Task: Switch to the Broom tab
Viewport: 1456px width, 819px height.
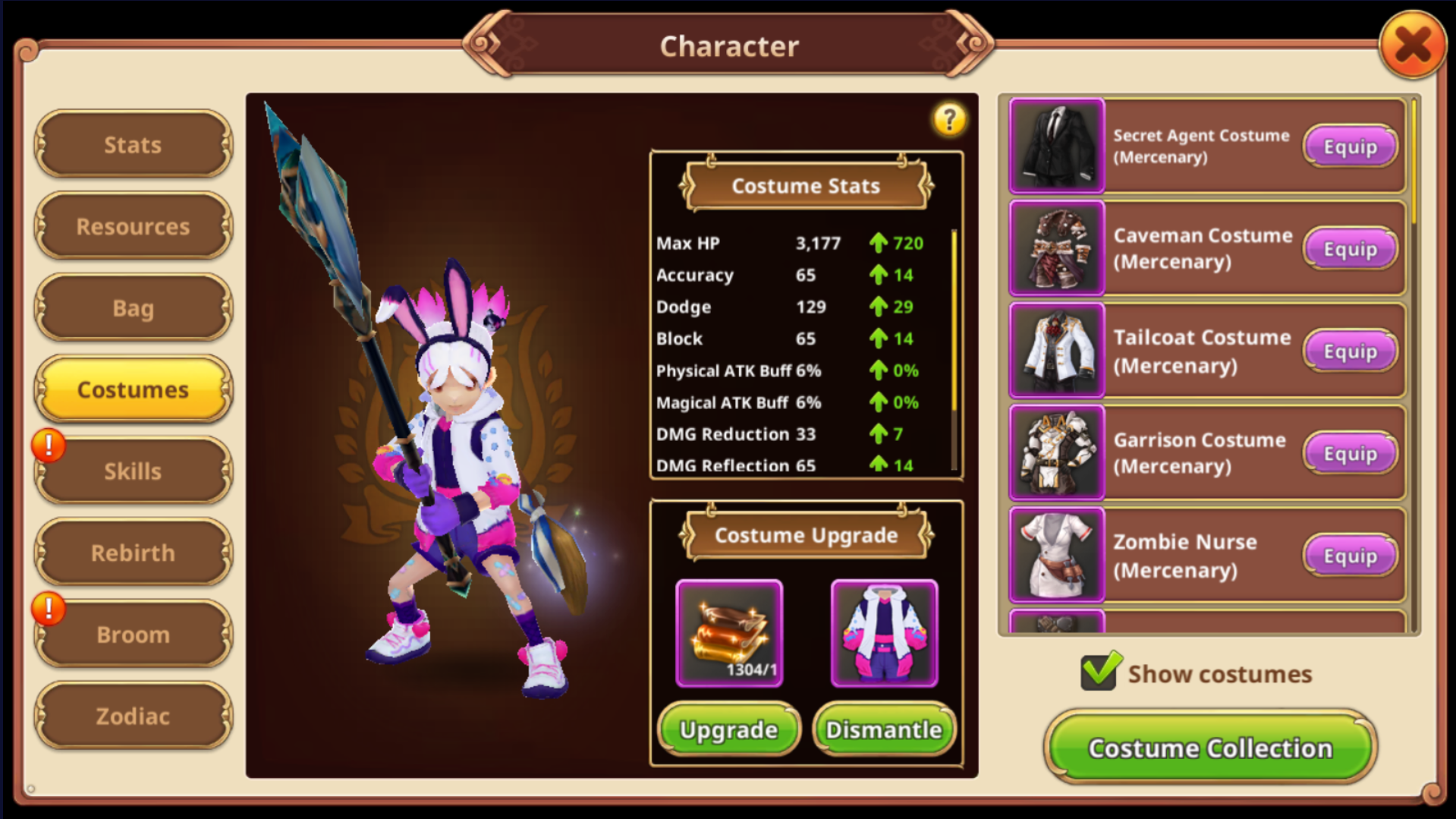Action: (133, 635)
